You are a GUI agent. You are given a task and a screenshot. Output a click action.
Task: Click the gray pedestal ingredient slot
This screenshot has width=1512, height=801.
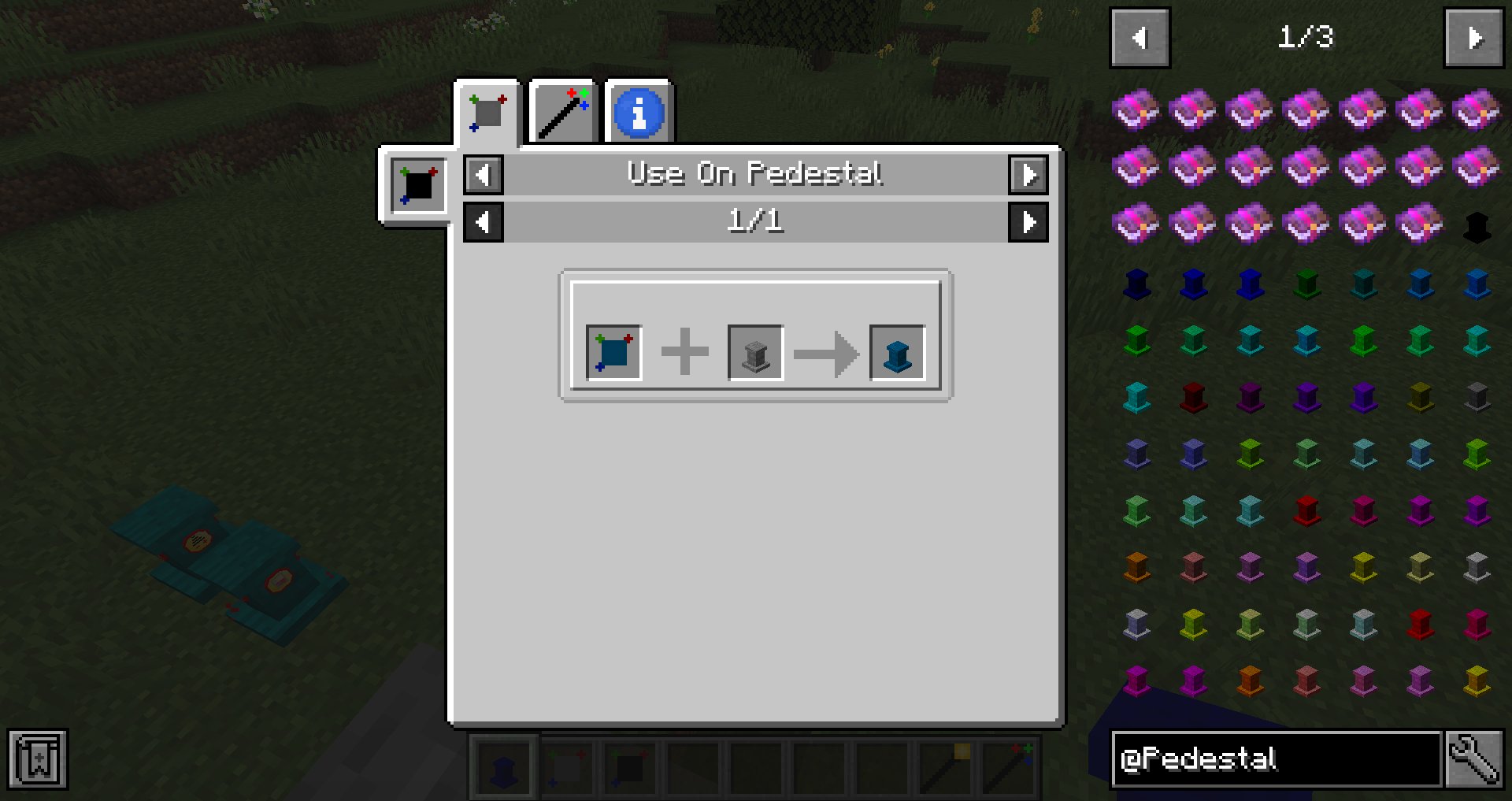pyautogui.click(x=754, y=352)
